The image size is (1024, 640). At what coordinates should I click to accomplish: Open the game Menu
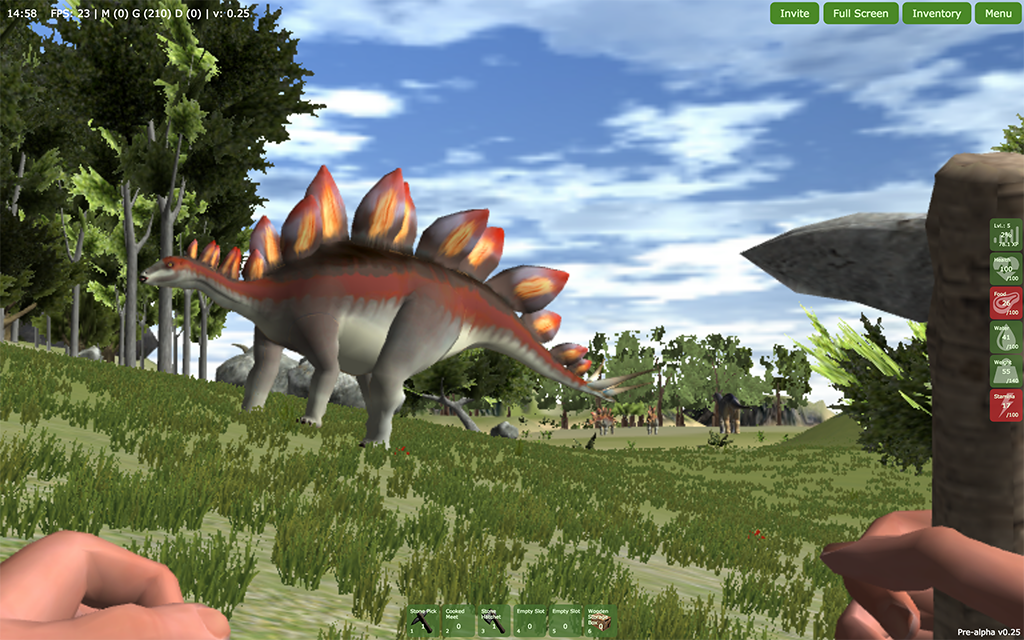click(998, 13)
